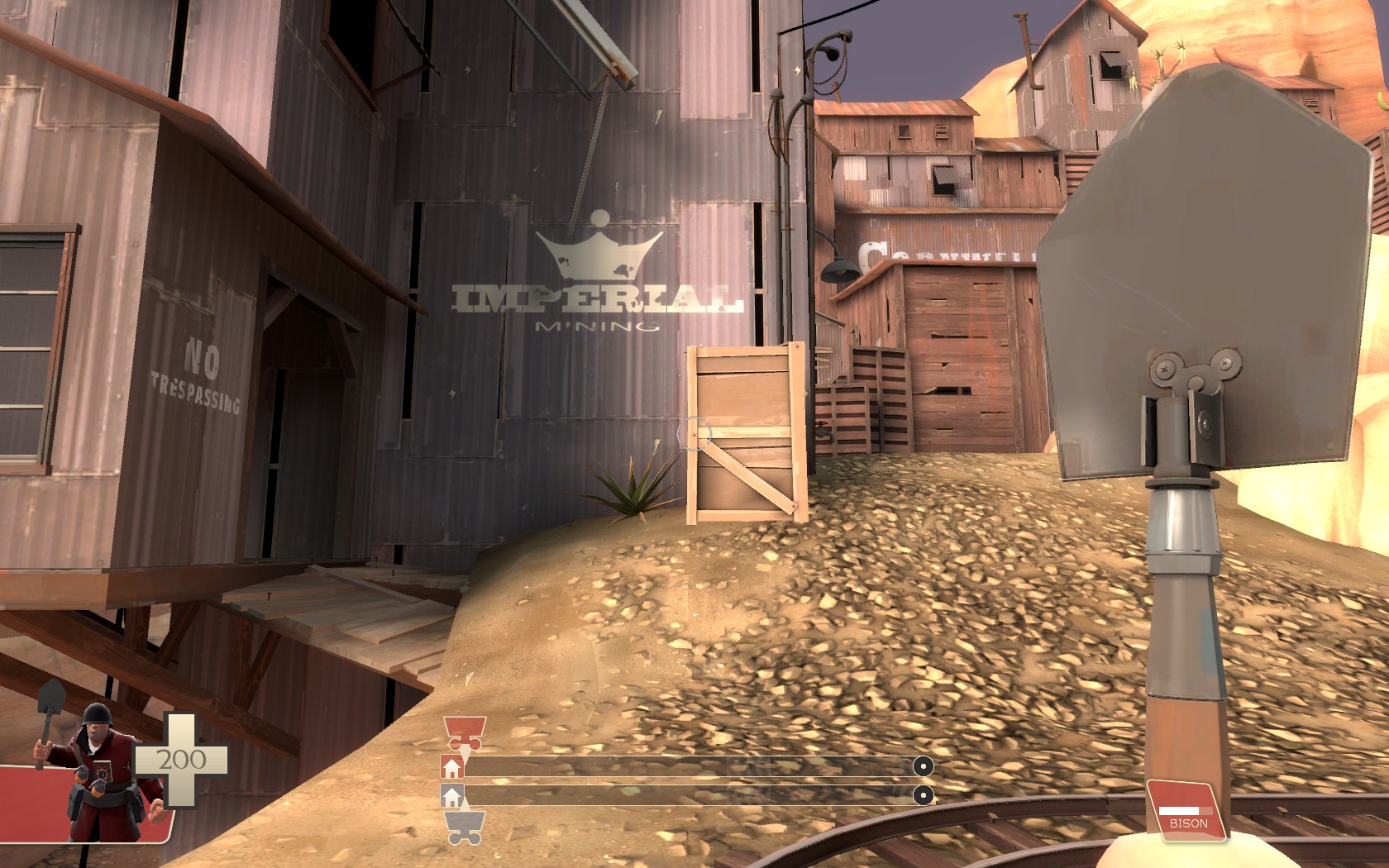Click the red home checkpoint icon

coord(451,768)
